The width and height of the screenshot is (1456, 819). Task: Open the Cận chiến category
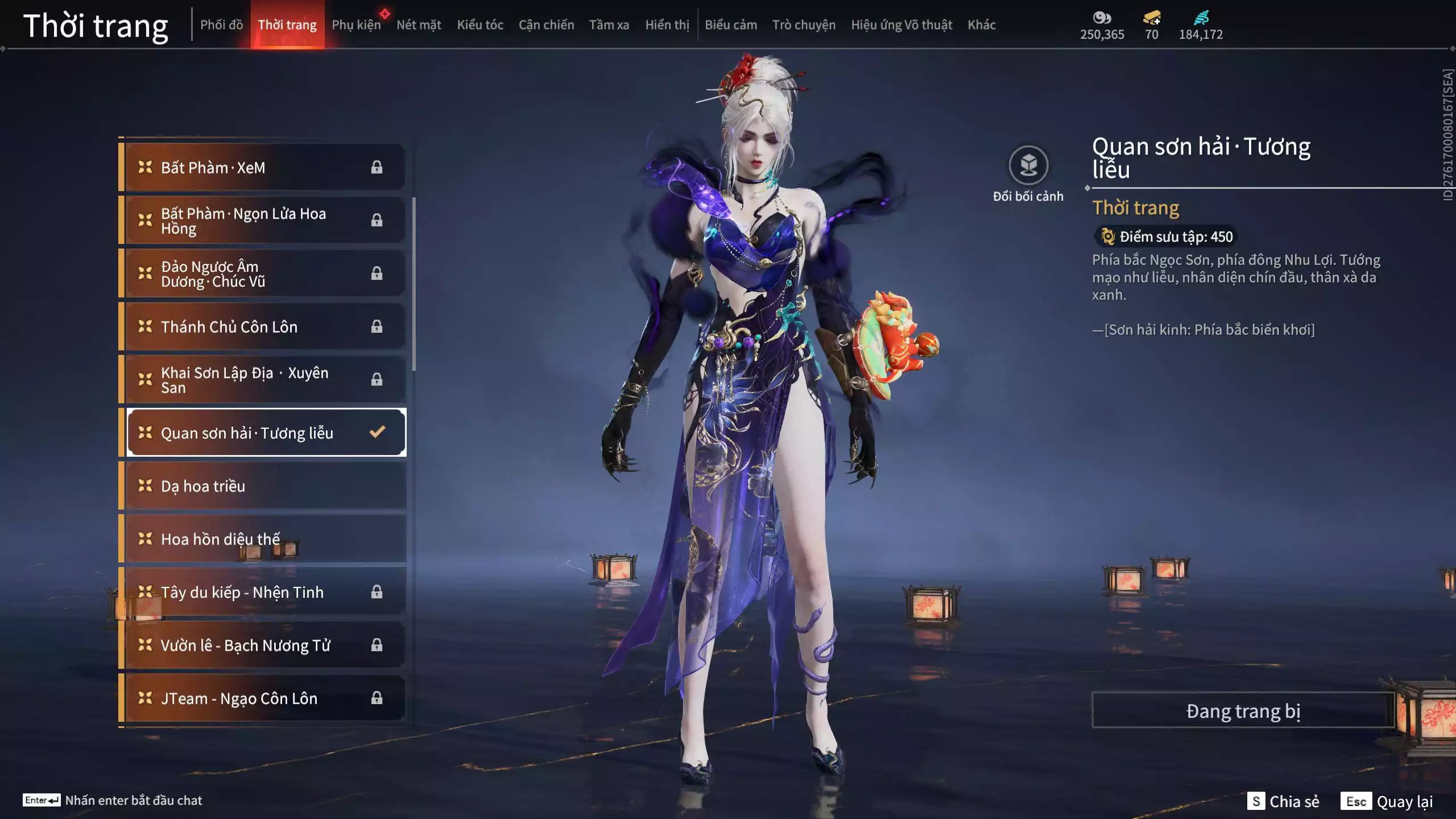click(x=546, y=25)
